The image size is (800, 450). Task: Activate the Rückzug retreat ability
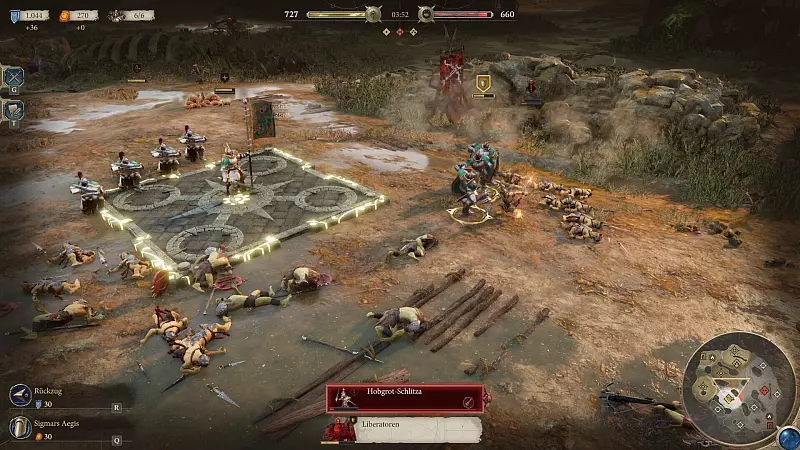[20, 396]
